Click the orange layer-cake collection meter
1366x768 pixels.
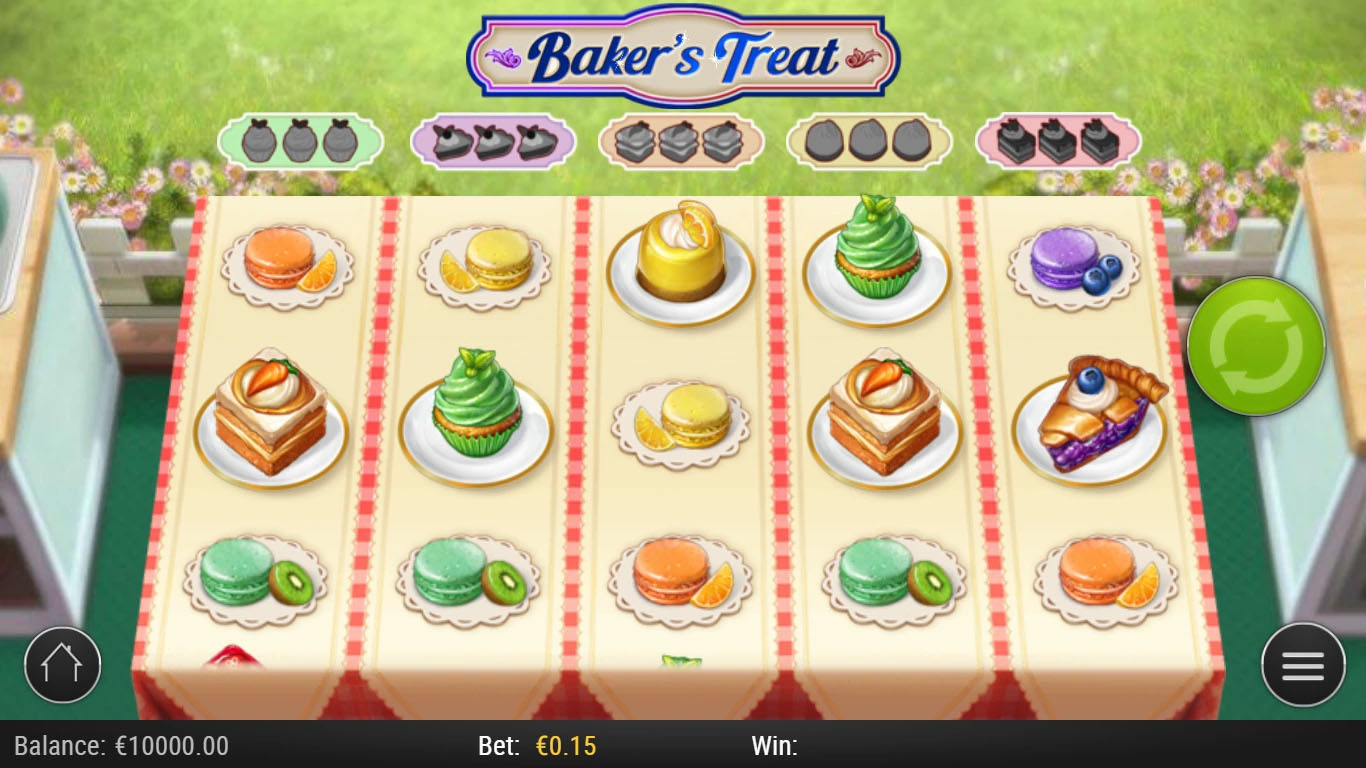pos(680,140)
